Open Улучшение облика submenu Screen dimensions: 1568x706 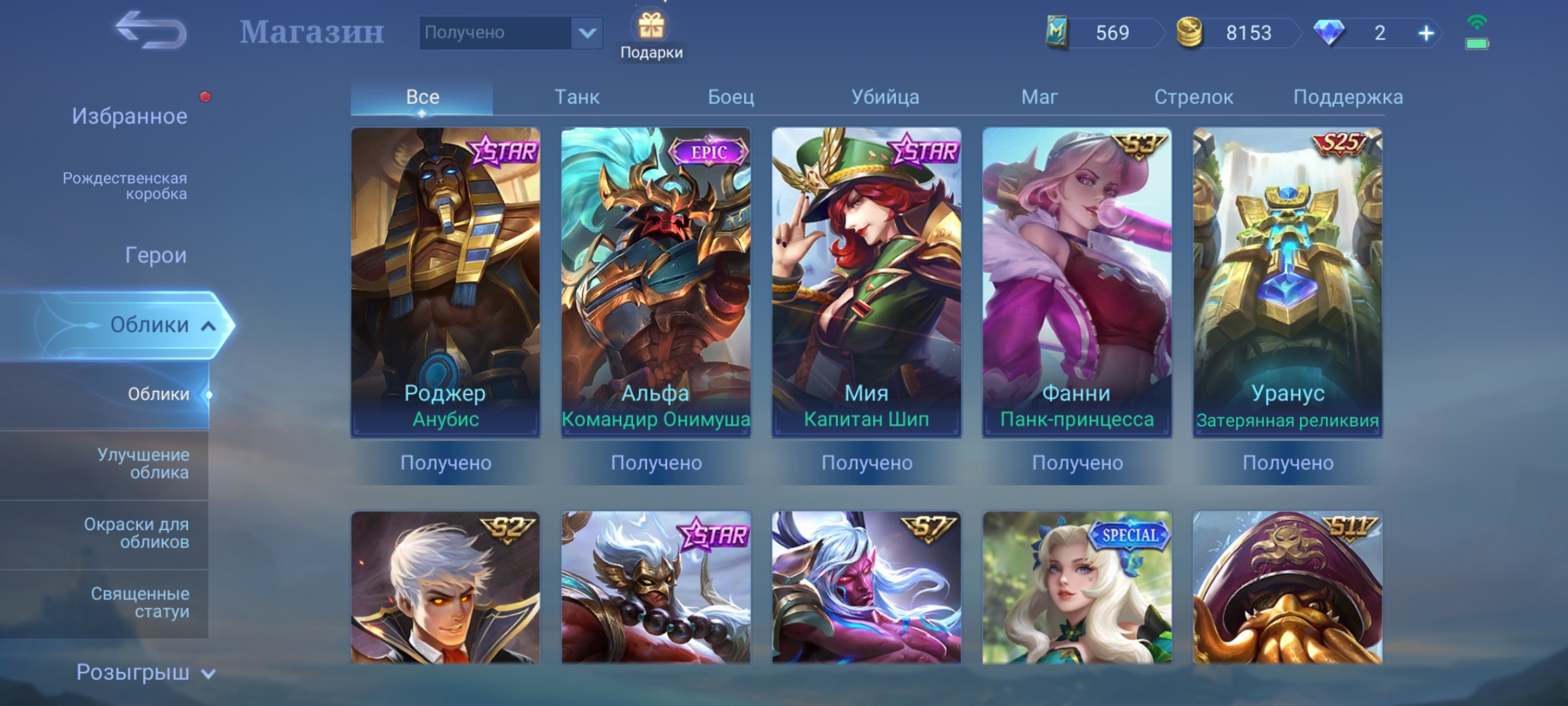pos(143,463)
